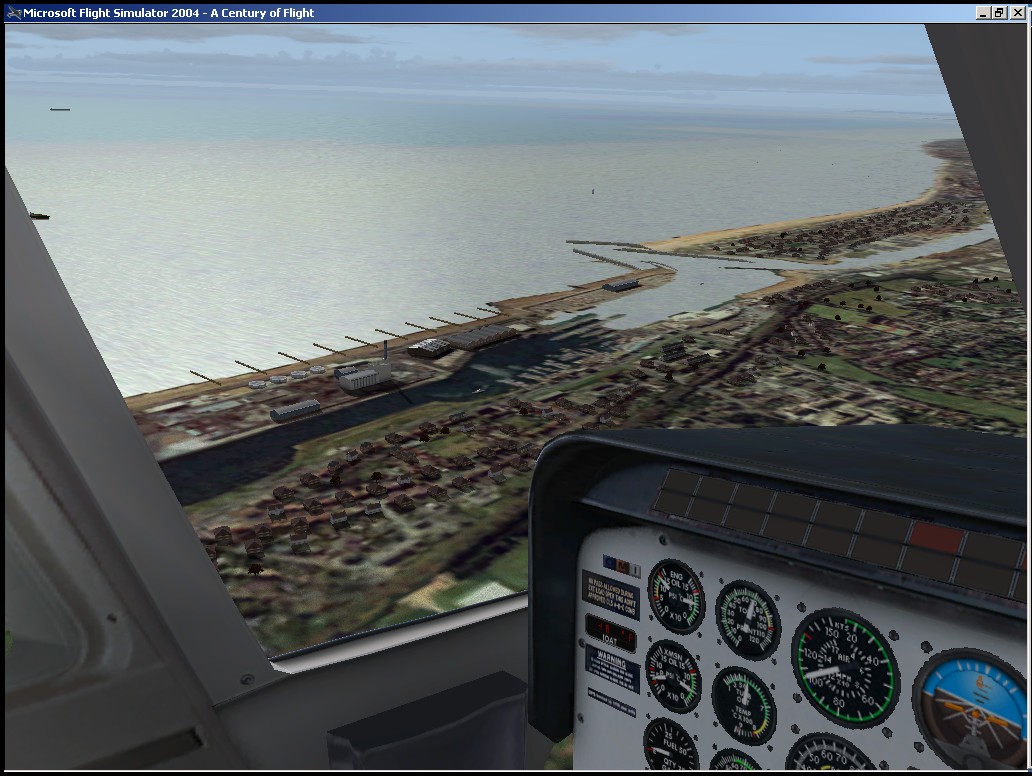Close the Flight Simulator 2004 window
The image size is (1032, 776).
point(1018,13)
